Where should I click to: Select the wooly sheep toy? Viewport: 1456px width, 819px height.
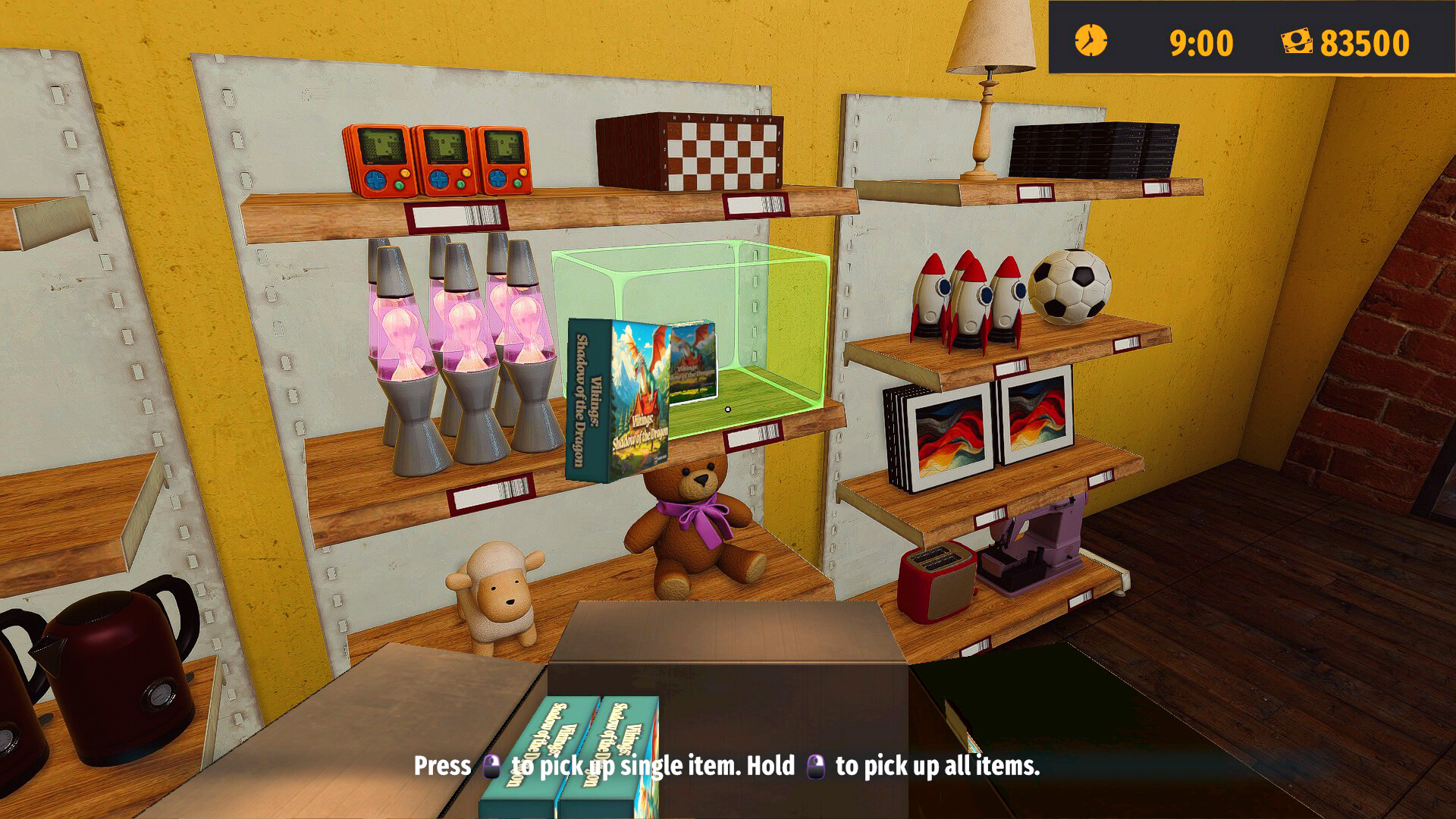pos(497,599)
